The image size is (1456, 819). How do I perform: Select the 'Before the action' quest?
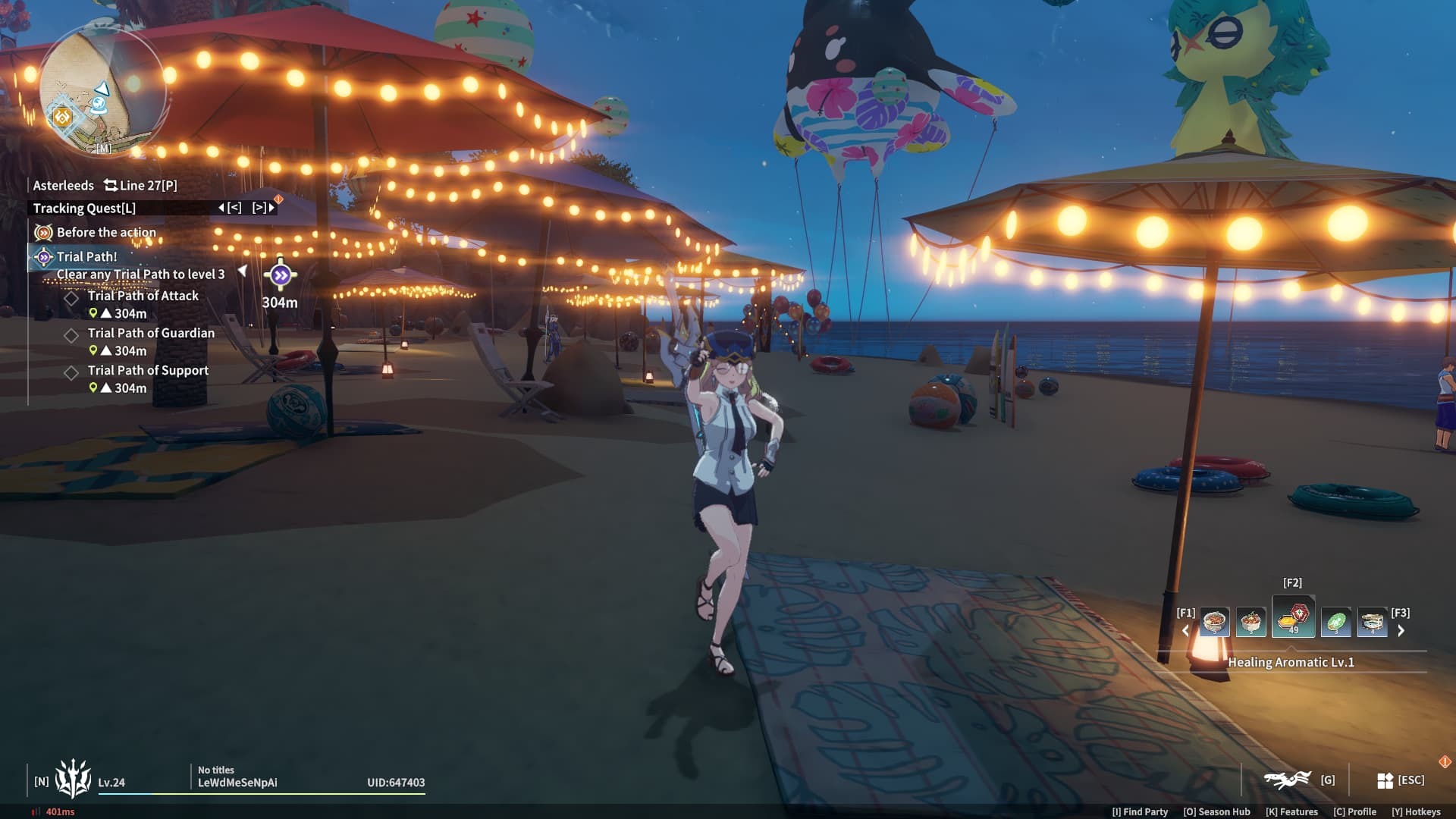click(106, 232)
